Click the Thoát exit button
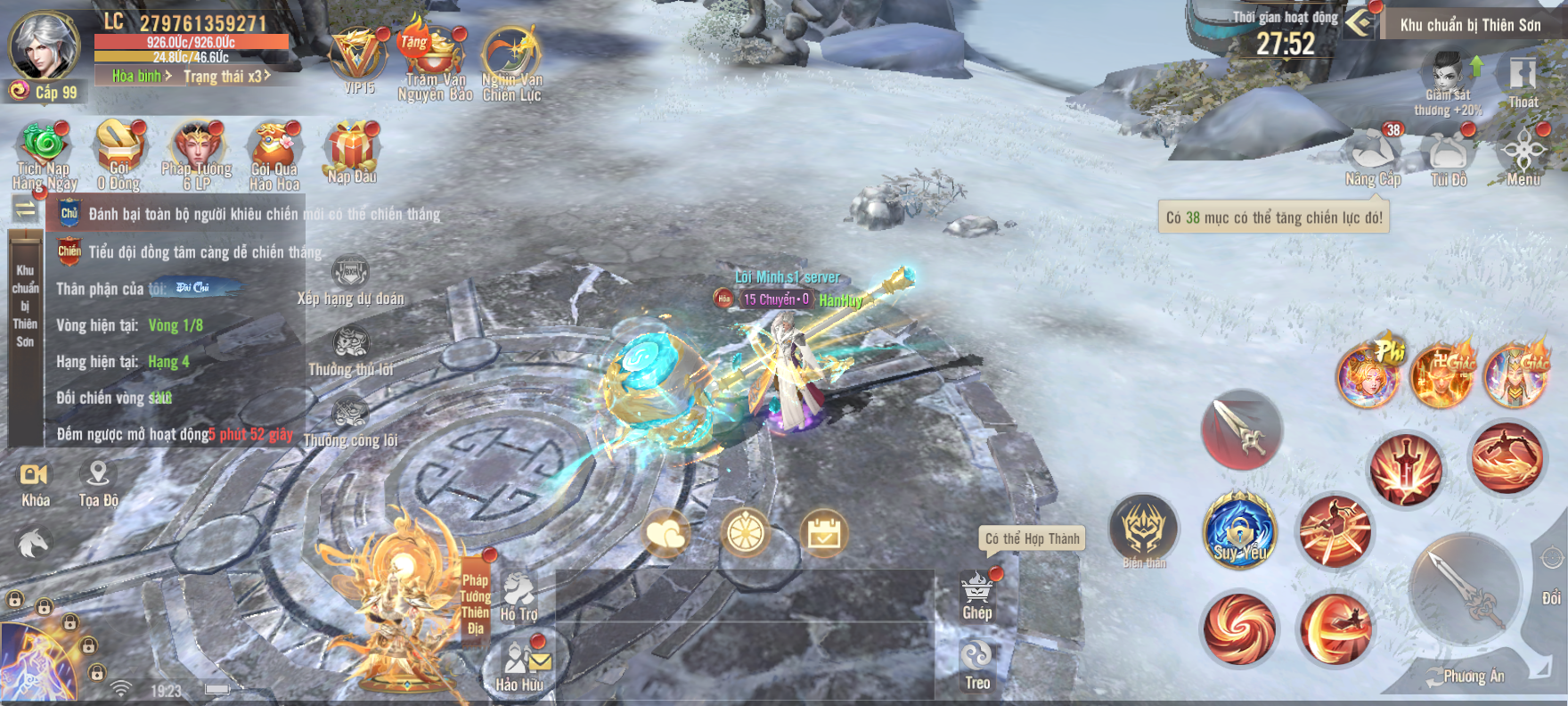Image resolution: width=1568 pixels, height=706 pixels. [x=1523, y=80]
